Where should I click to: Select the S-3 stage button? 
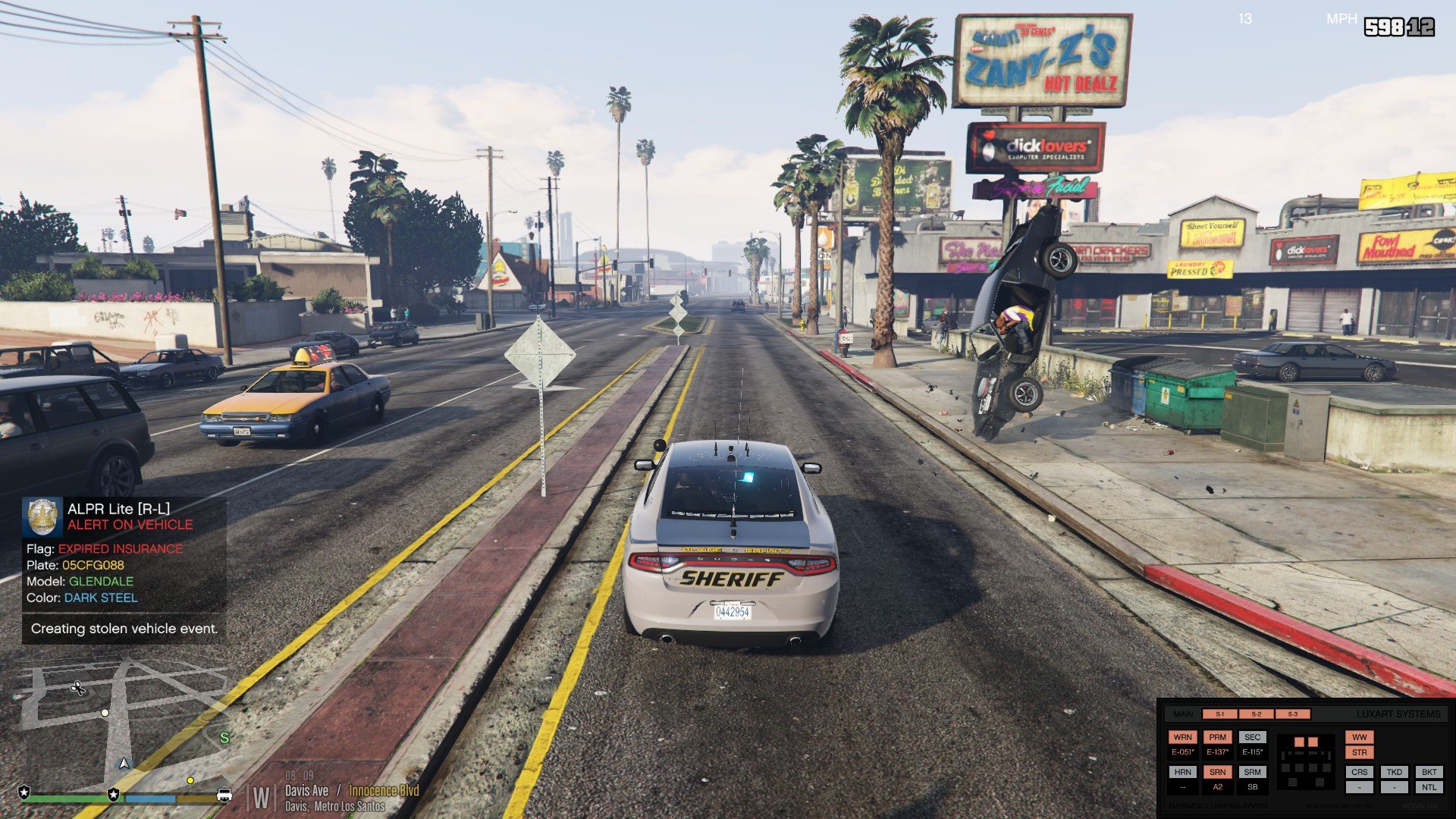tap(1292, 714)
